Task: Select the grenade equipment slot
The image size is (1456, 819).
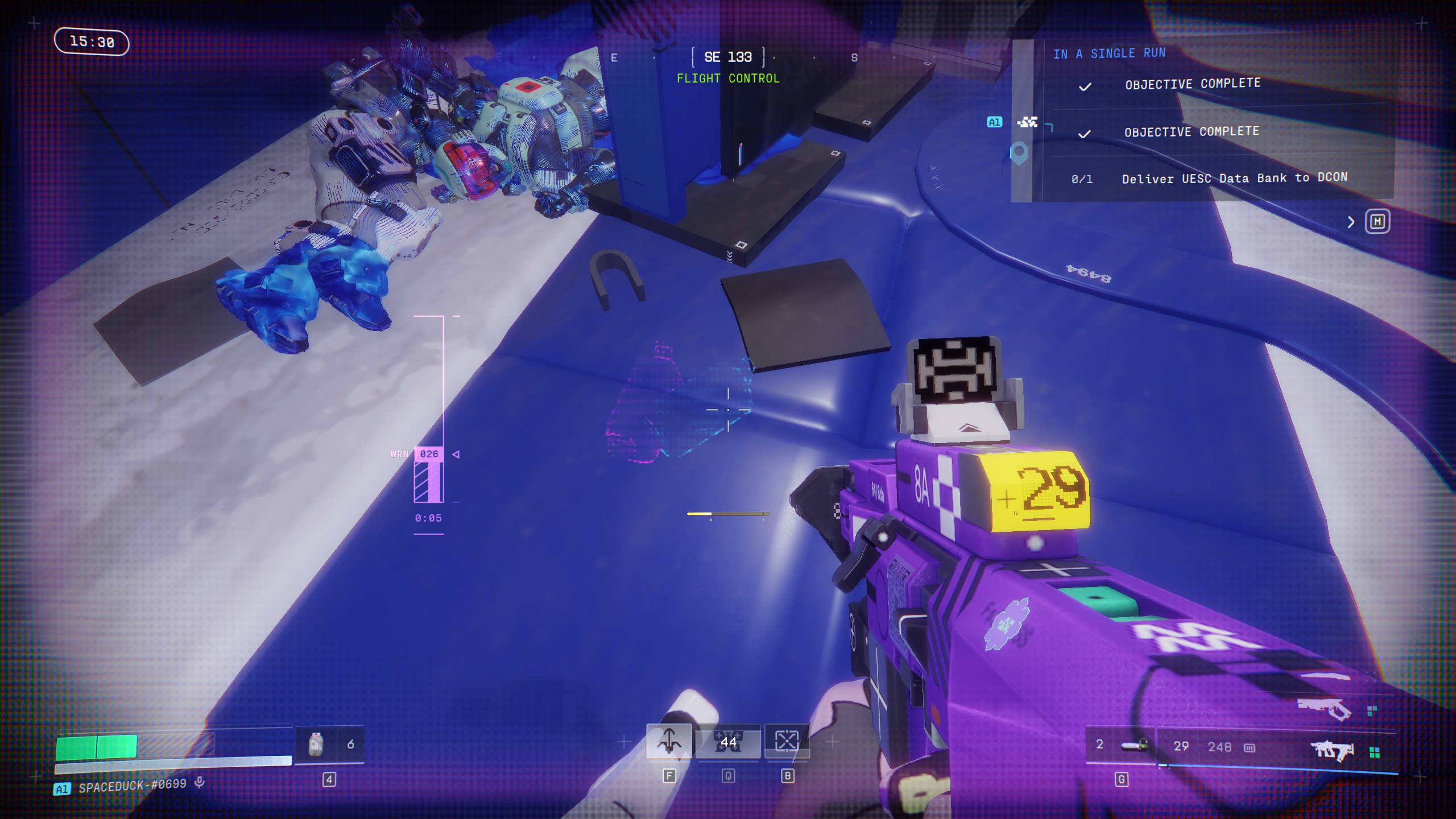Action: point(1134,745)
